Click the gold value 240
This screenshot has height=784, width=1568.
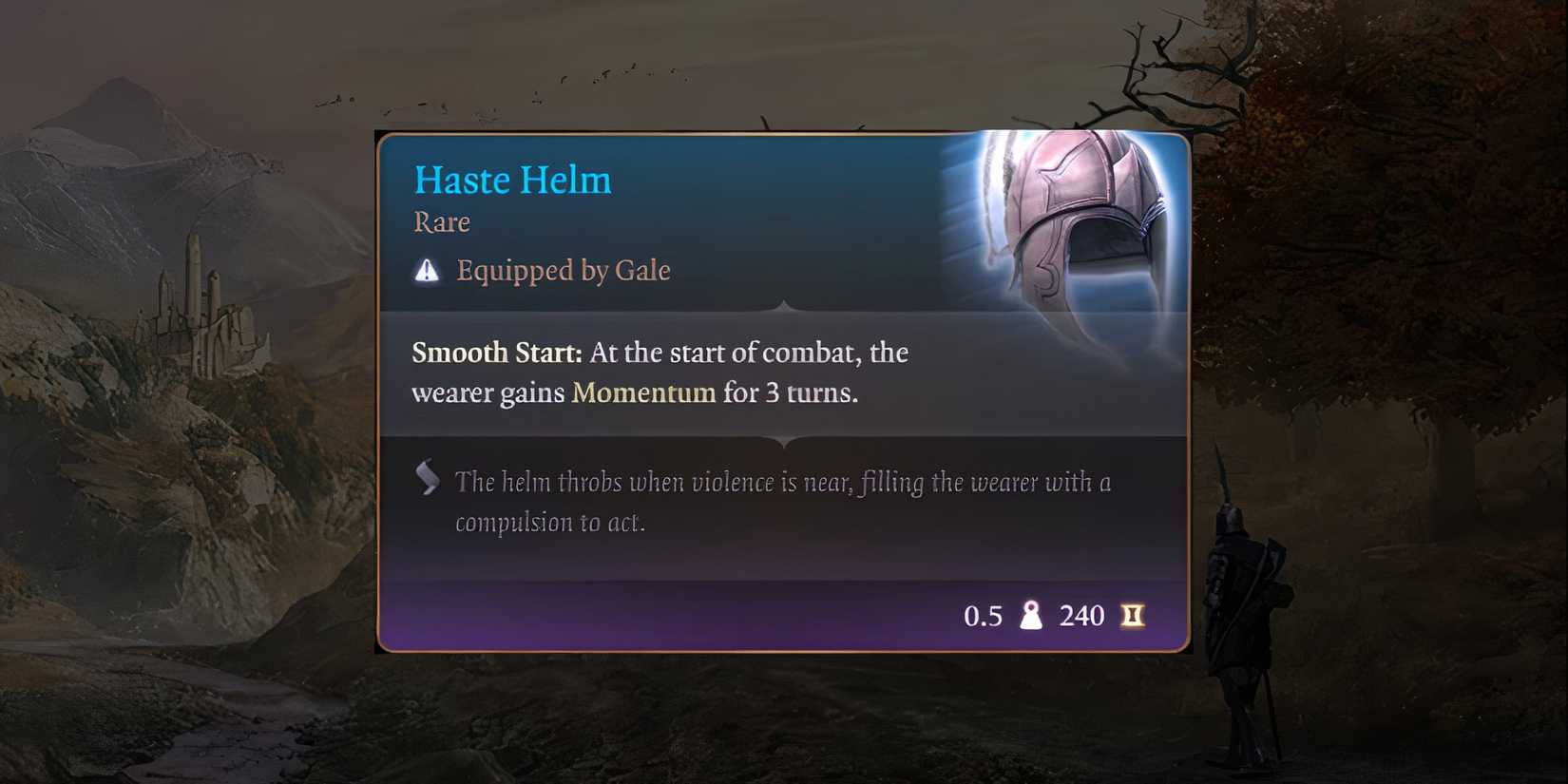tap(1082, 616)
